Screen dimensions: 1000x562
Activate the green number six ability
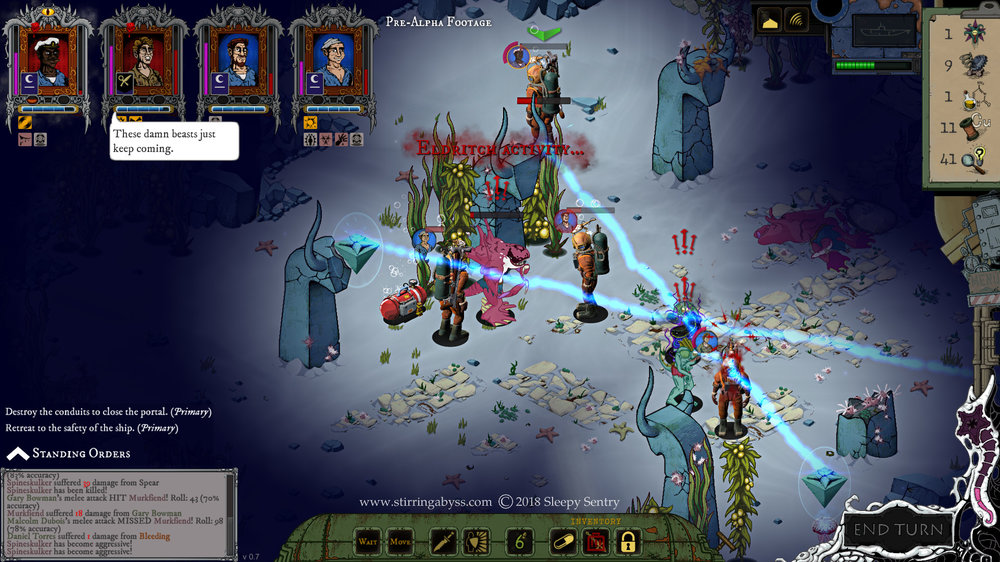(x=520, y=542)
